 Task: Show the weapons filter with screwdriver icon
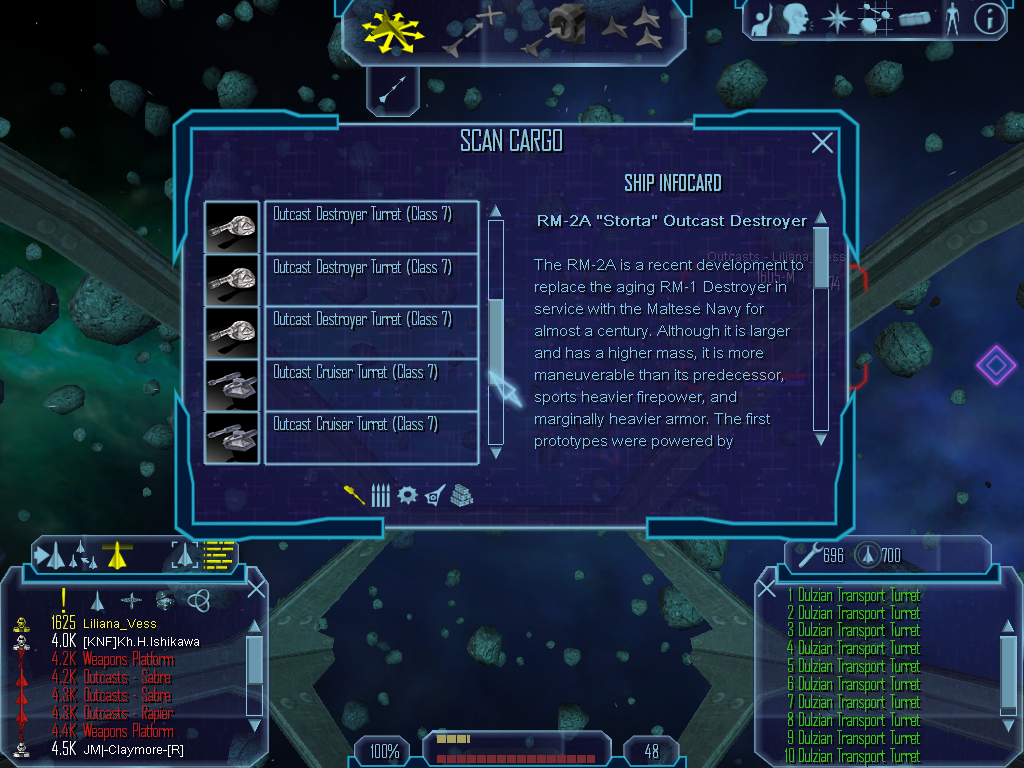pos(354,495)
